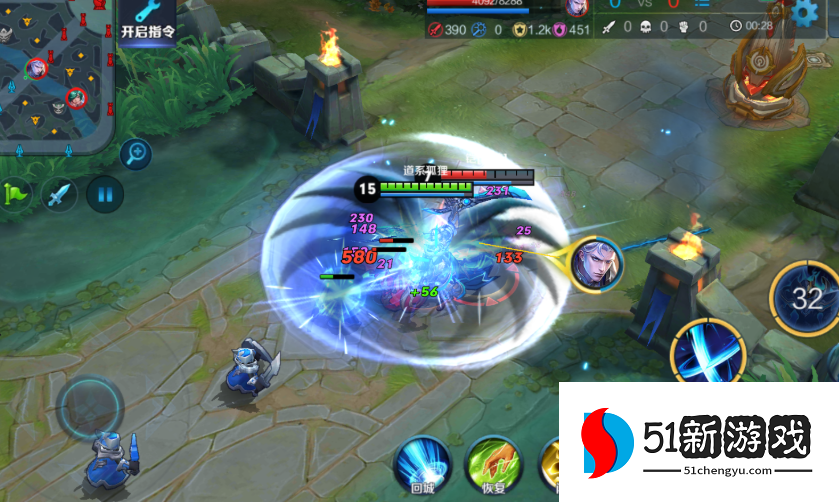Viewport: 839px width, 502px height.
Task: Select the green flag signal button
Action: [x=17, y=192]
